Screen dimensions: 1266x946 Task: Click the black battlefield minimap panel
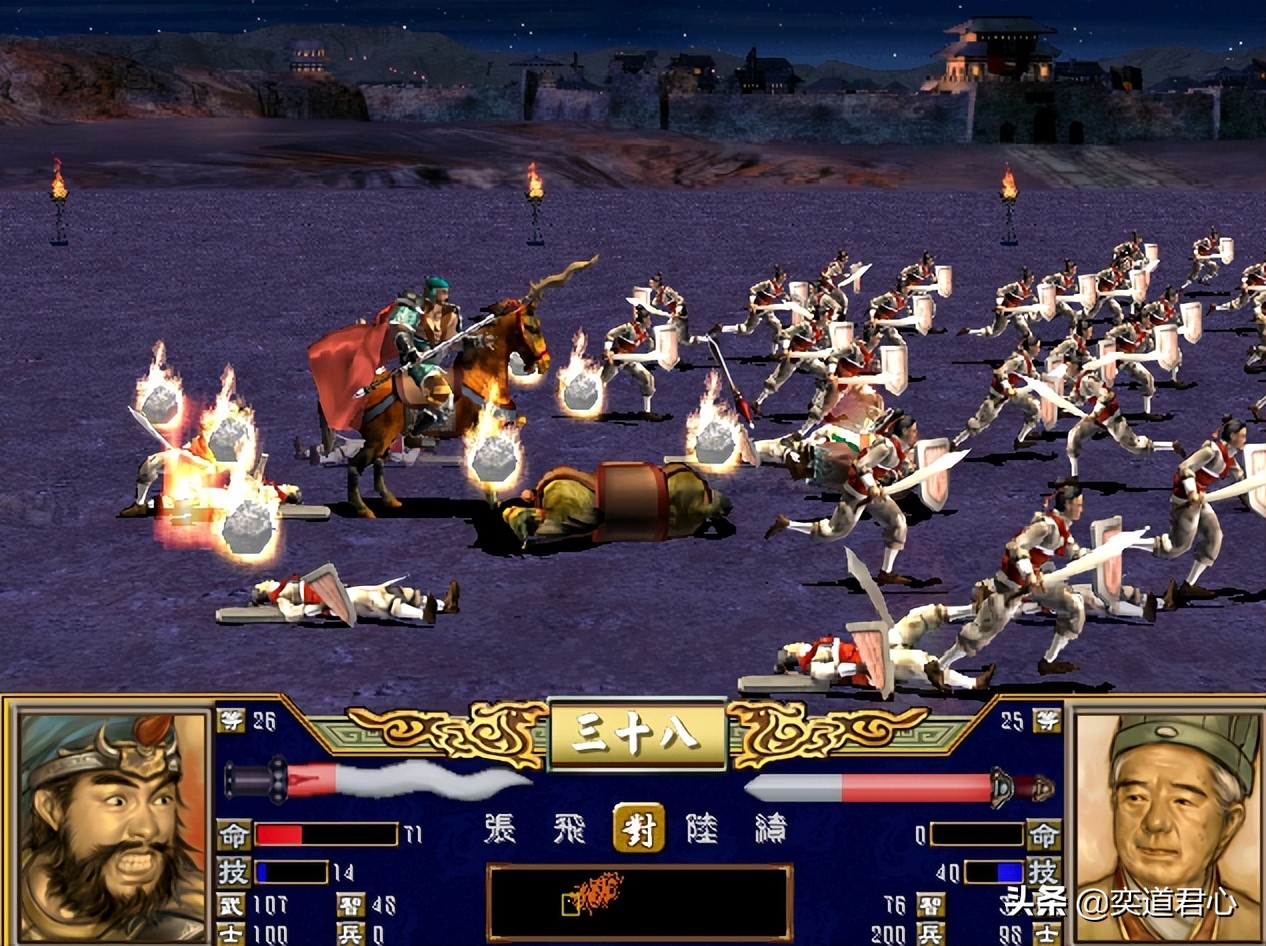[639, 902]
